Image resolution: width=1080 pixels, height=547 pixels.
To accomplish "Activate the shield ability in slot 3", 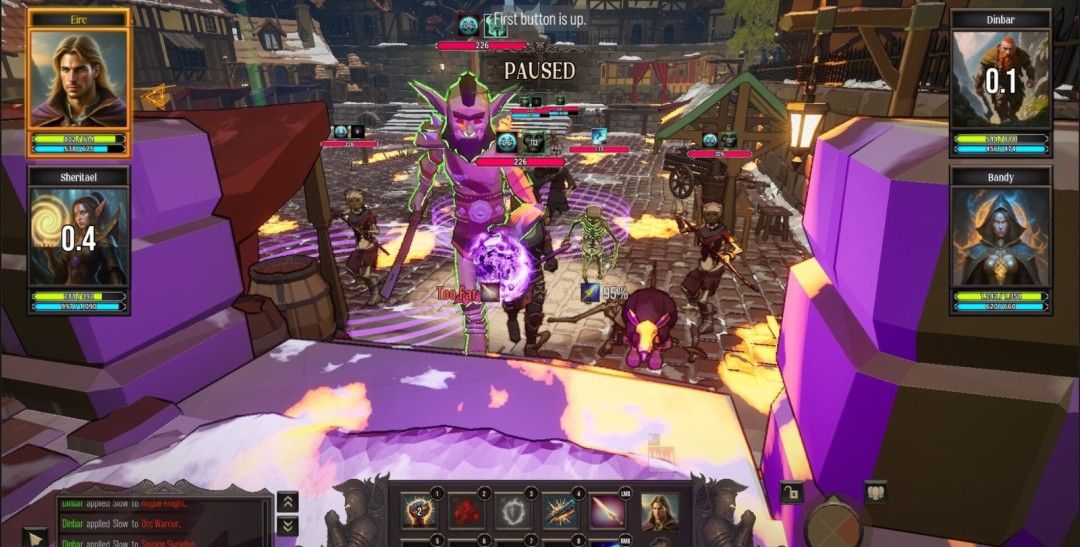I will (x=514, y=511).
